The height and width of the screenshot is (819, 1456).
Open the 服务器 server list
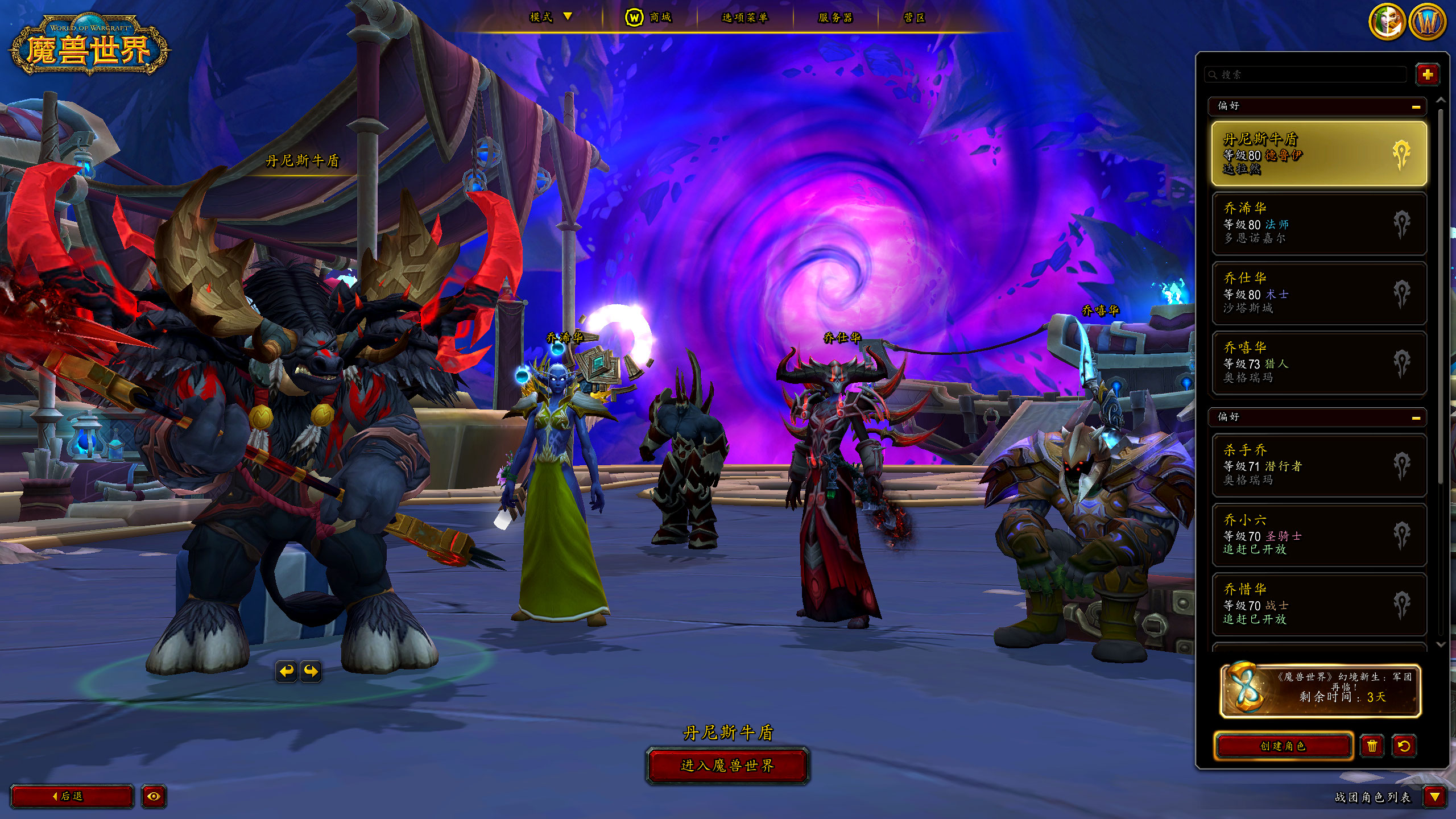coord(835,18)
